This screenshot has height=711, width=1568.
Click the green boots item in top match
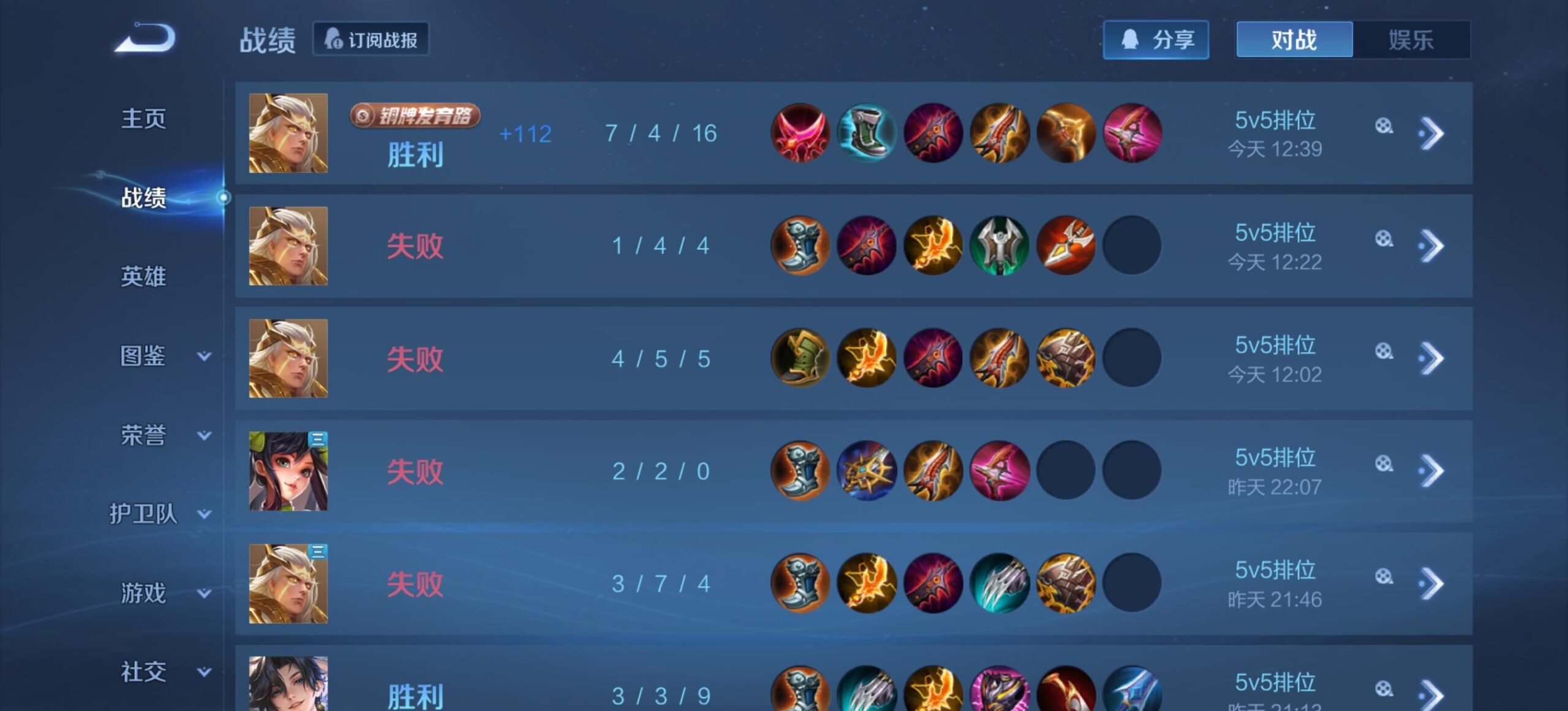point(866,133)
